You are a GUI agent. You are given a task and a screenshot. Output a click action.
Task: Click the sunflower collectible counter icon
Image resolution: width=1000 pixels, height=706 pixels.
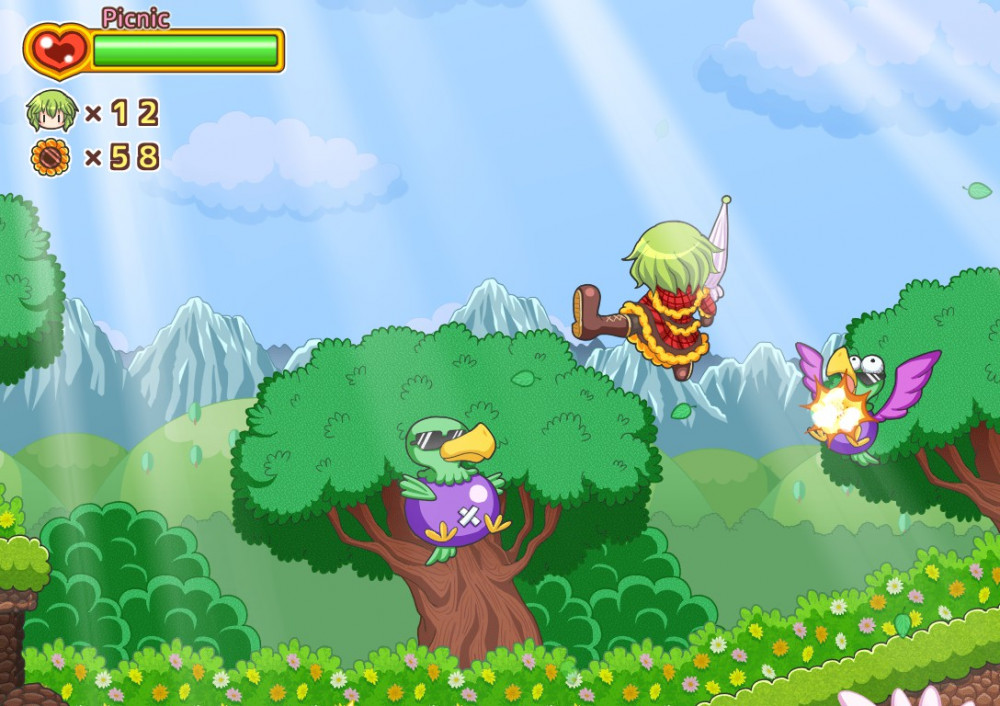[51, 157]
